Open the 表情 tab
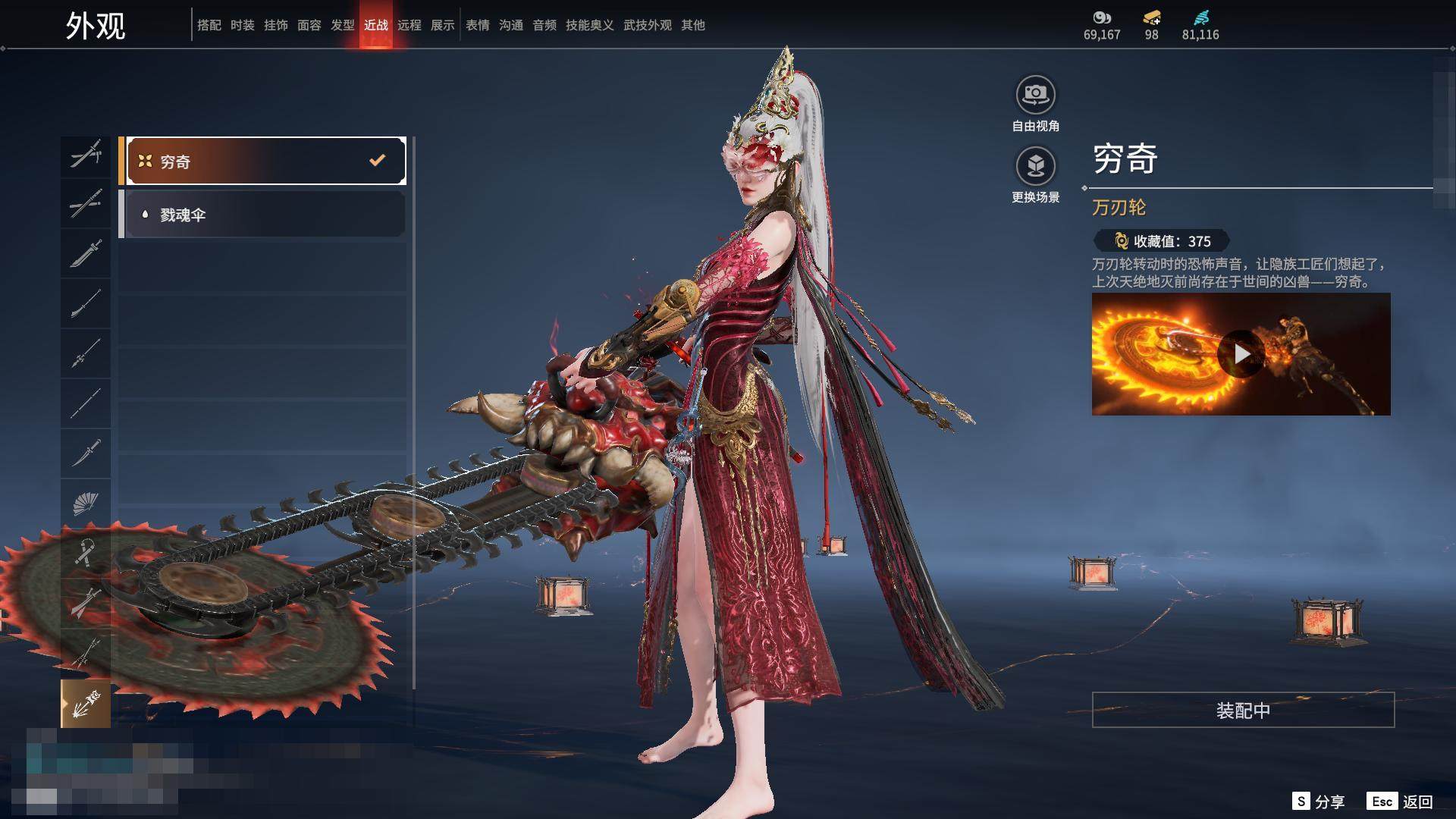 (478, 25)
